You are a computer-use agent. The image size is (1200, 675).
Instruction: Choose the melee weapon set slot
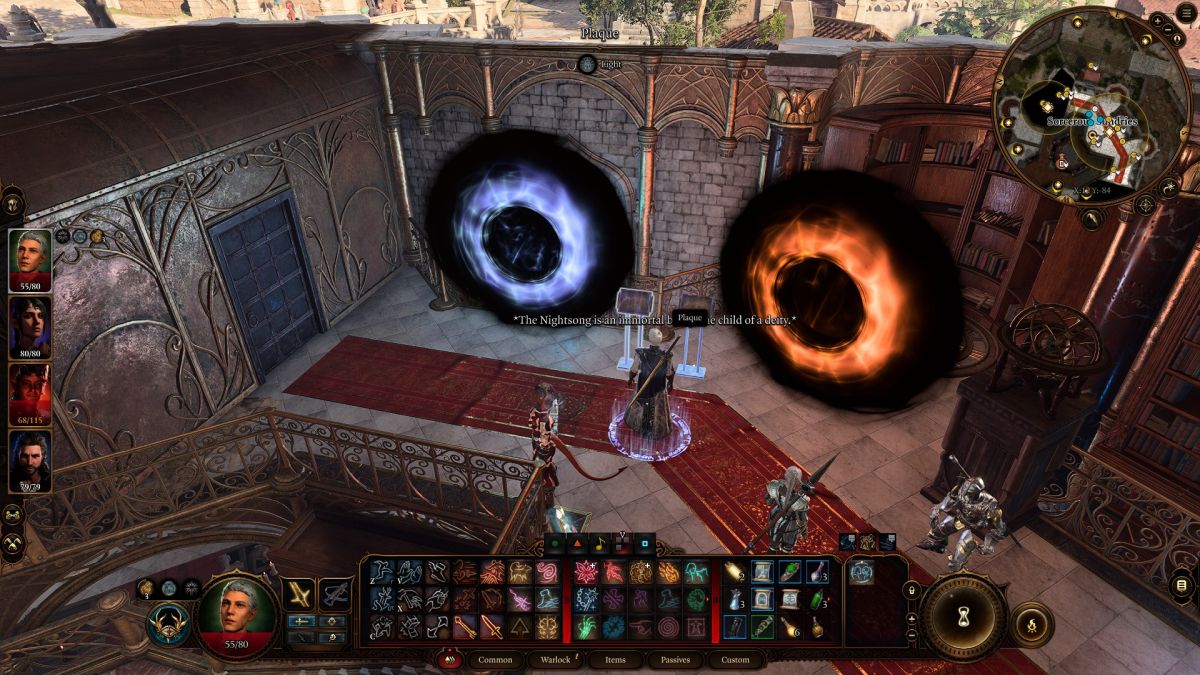click(x=300, y=596)
